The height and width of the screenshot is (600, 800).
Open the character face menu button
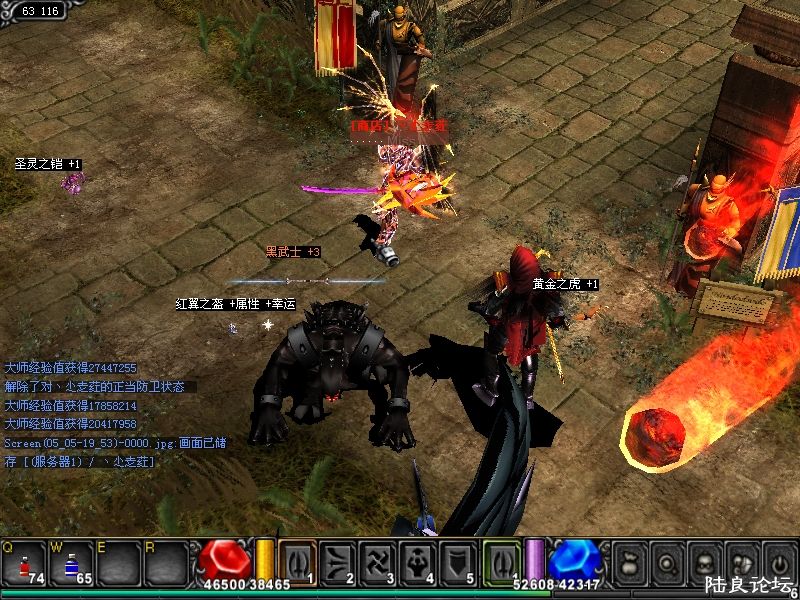(x=704, y=562)
